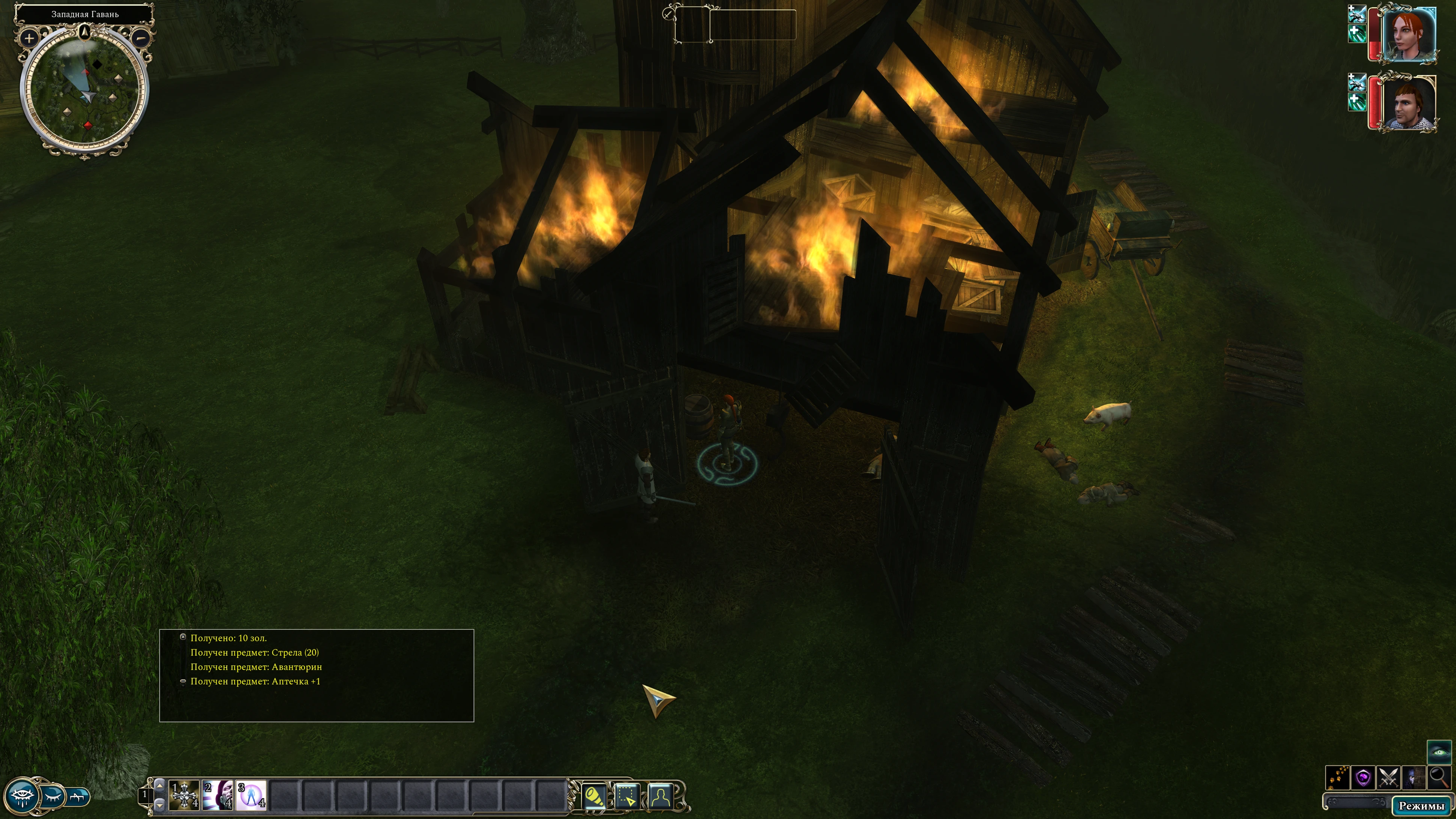Activate the dashed-rectangle selection tool
This screenshot has width=1456, height=819.
(627, 796)
